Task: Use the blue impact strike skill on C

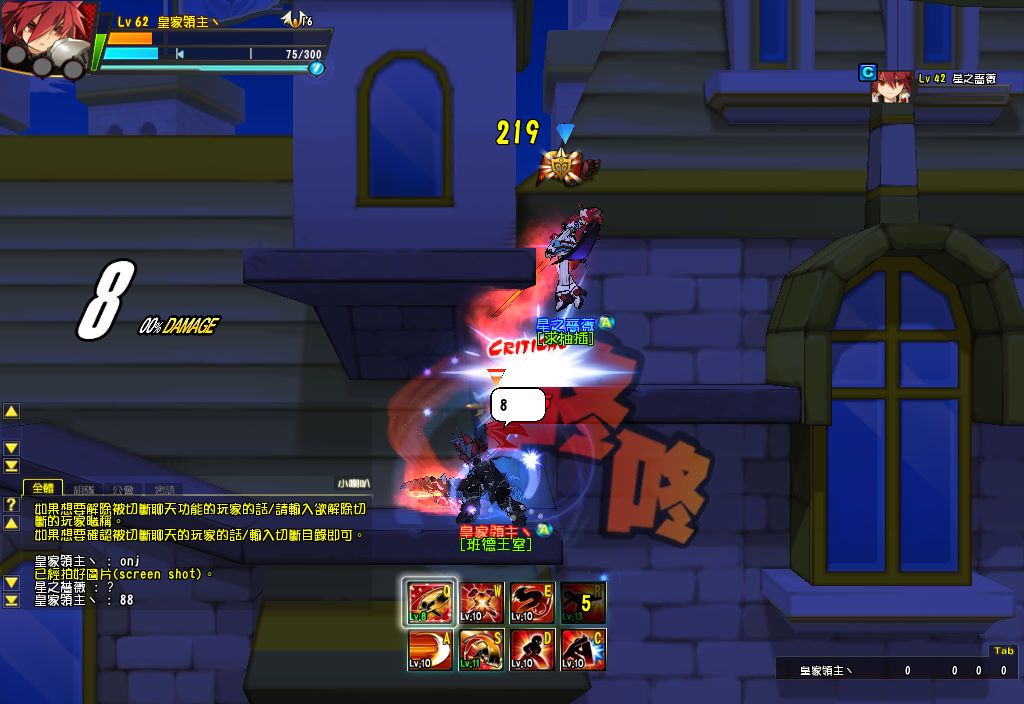Action: click(583, 650)
